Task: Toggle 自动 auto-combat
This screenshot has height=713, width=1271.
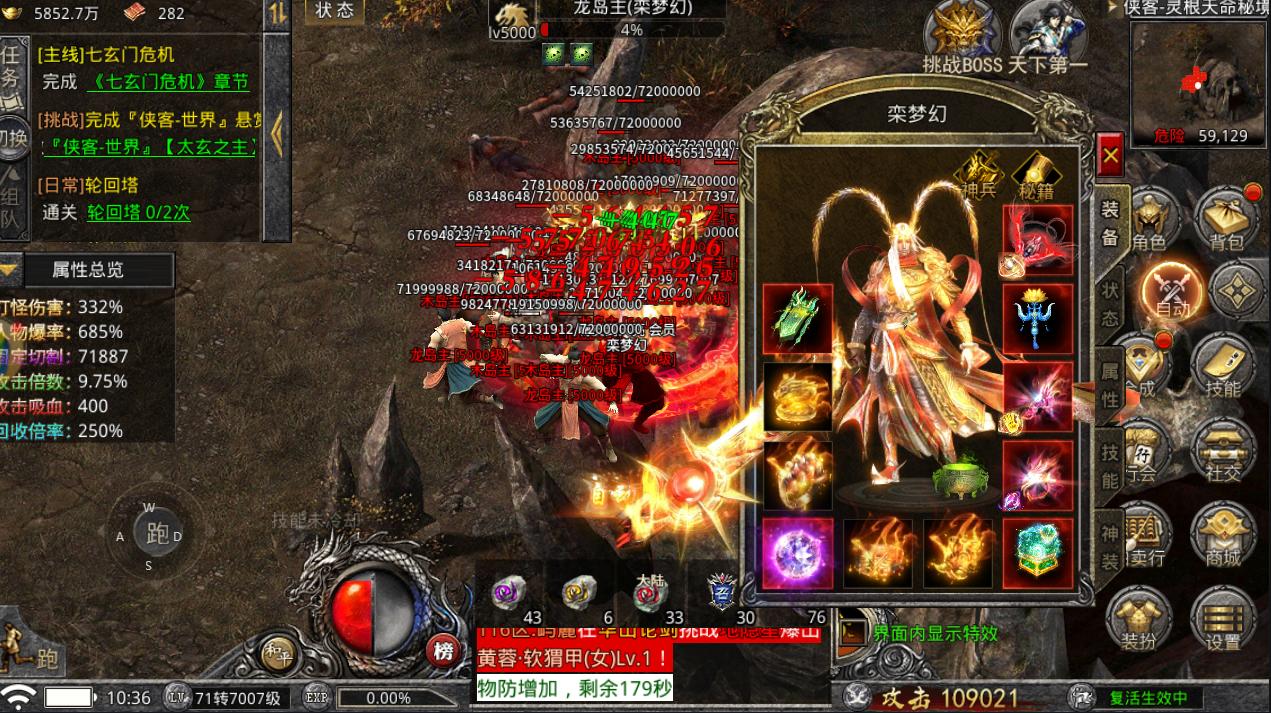Action: tap(1173, 290)
